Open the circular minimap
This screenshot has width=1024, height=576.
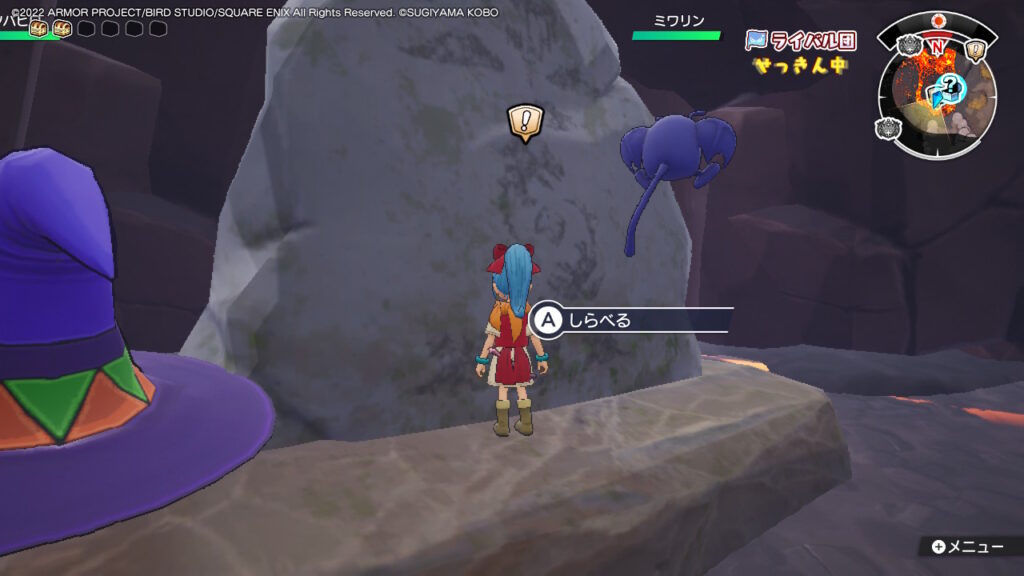pyautogui.click(x=937, y=93)
